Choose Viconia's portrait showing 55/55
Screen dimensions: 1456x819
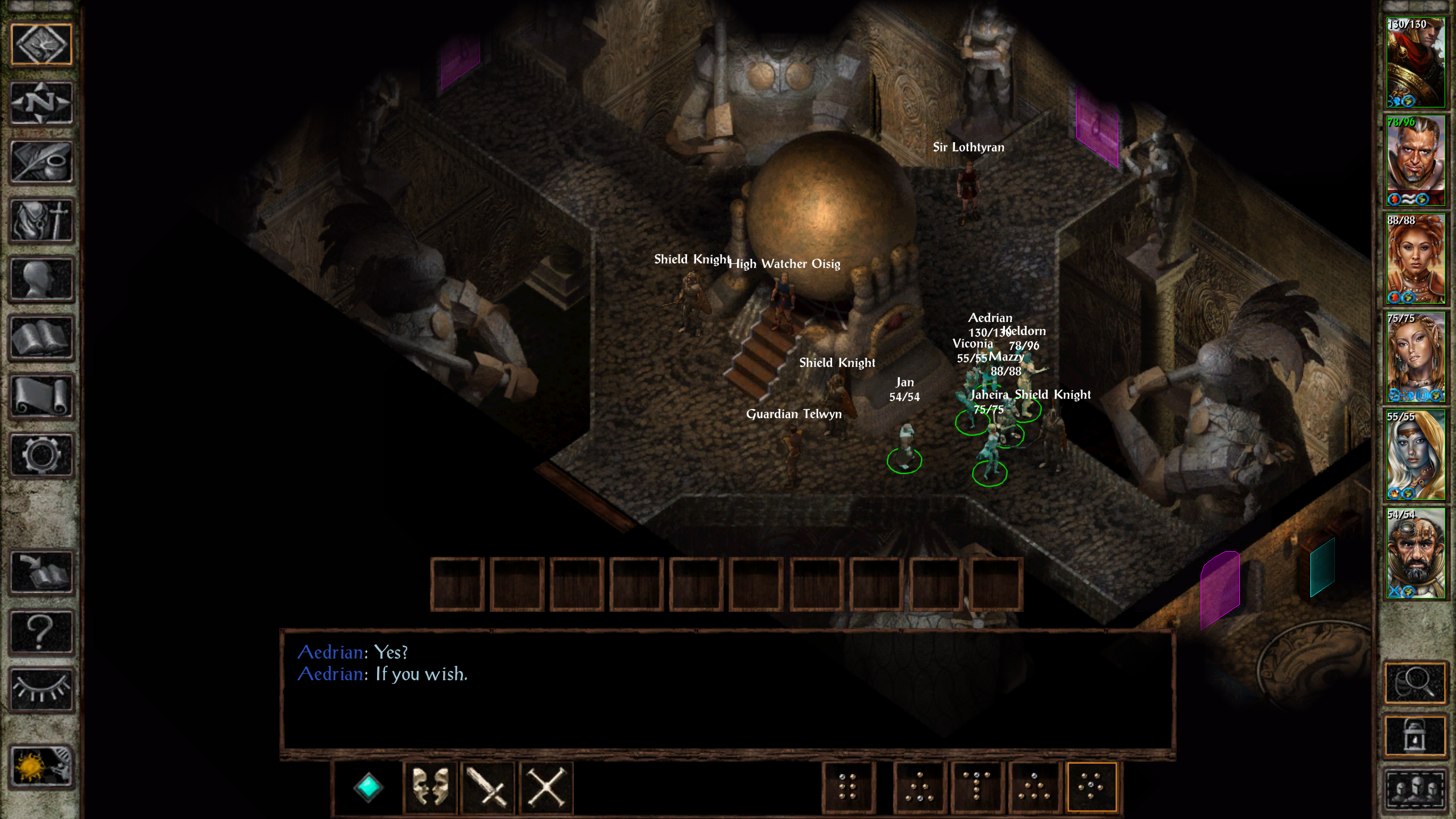[1415, 455]
